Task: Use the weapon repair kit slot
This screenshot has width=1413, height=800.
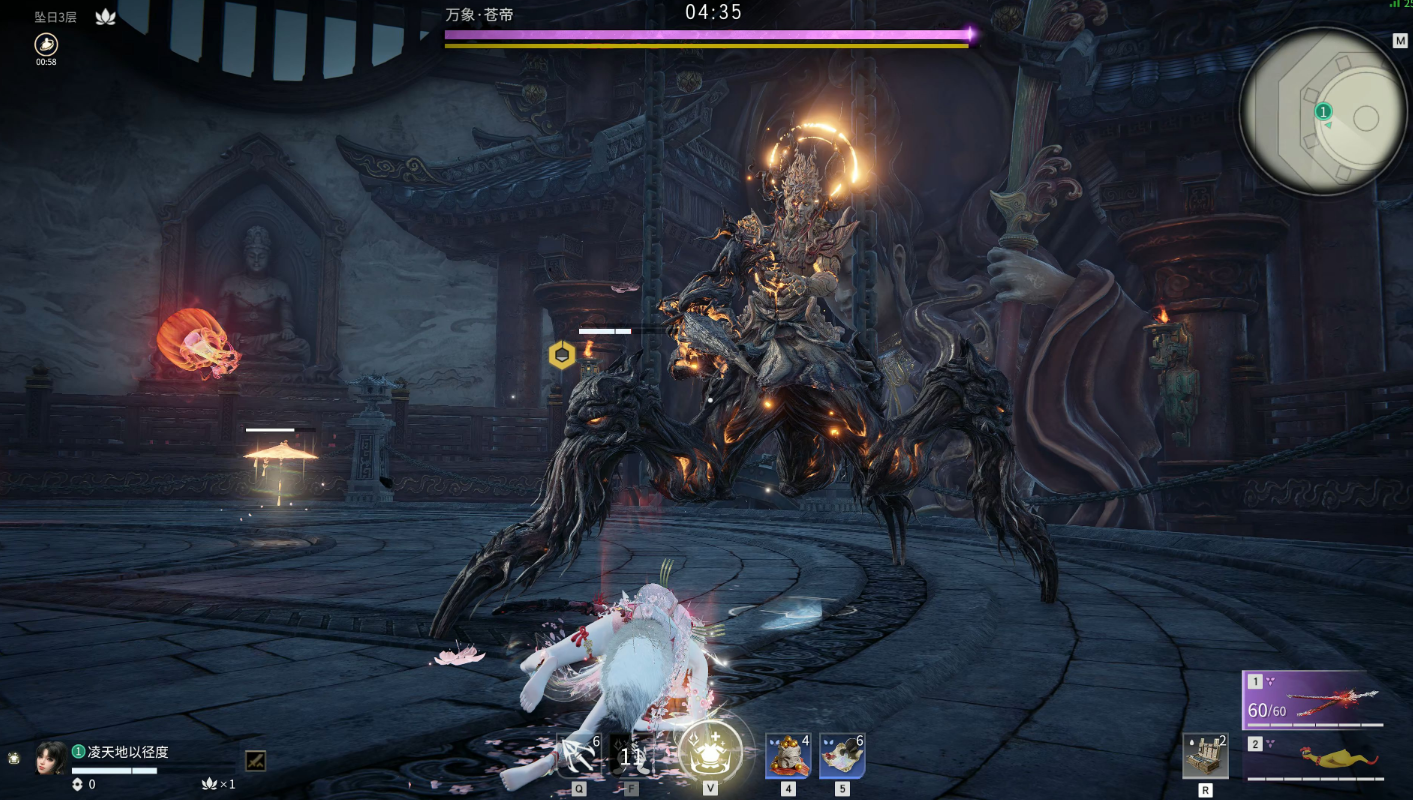Action: pyautogui.click(x=1205, y=756)
